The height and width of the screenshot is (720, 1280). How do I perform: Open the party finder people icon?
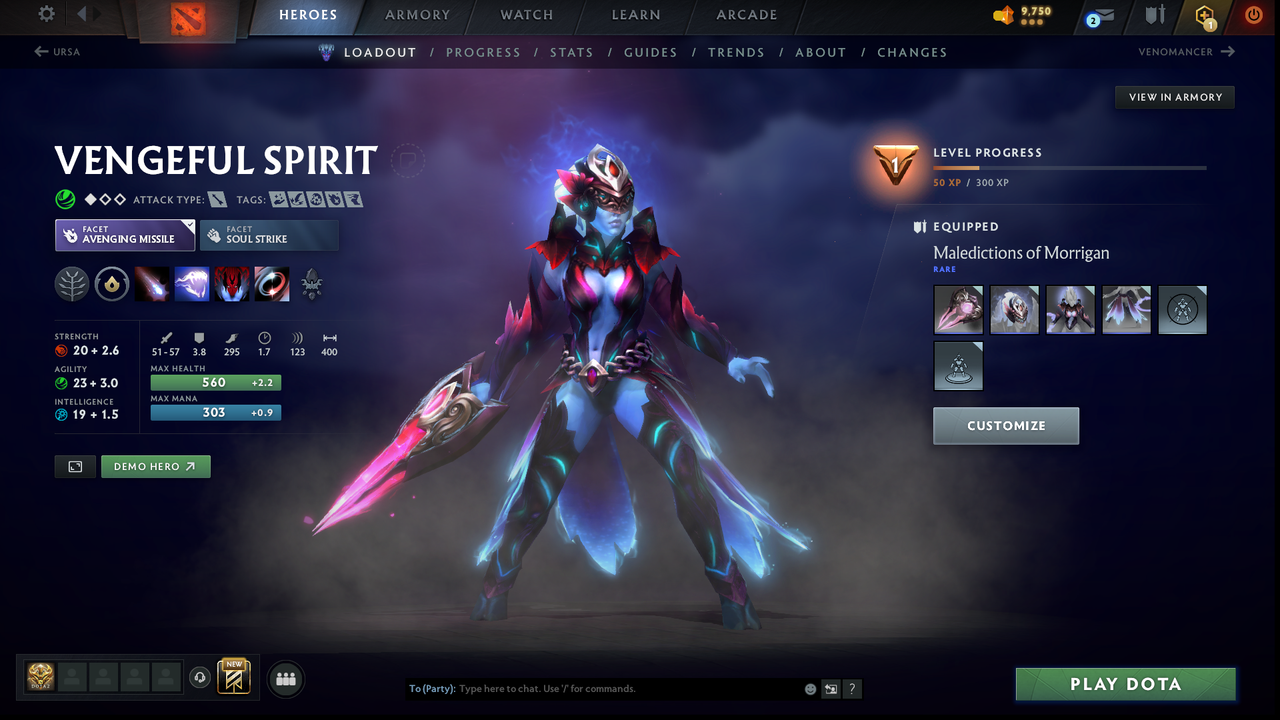286,679
